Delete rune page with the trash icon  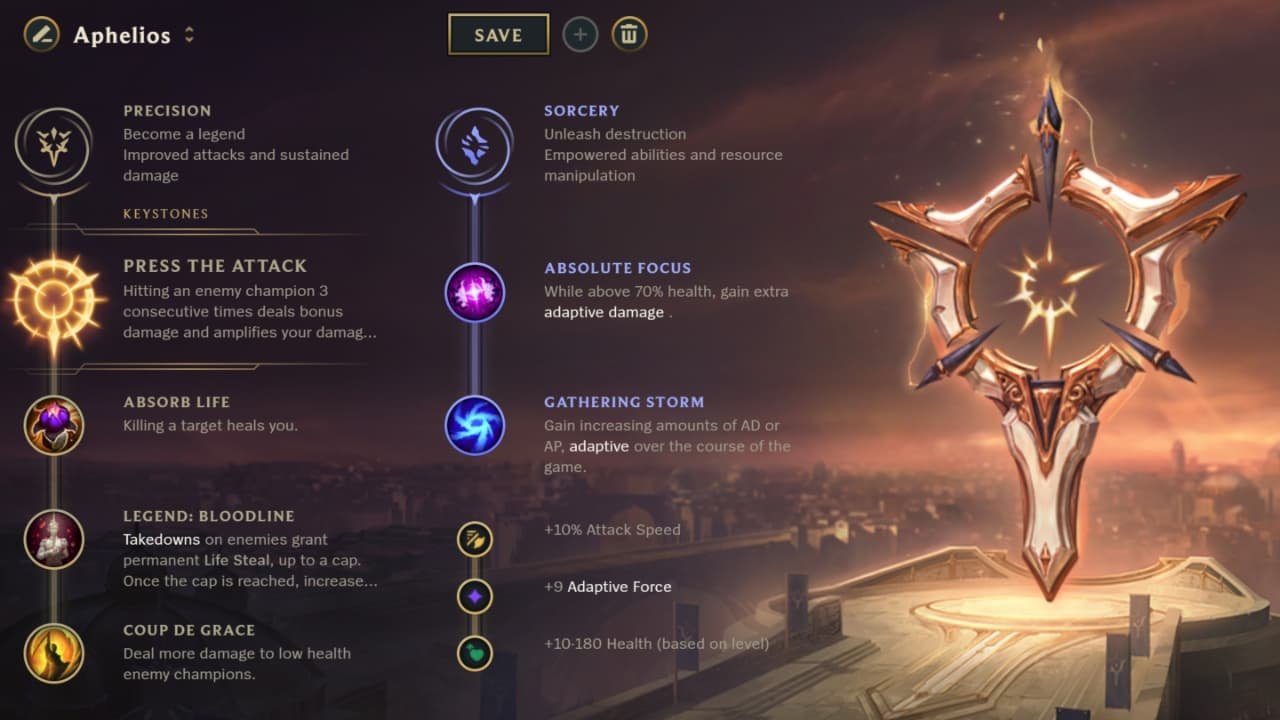click(629, 34)
